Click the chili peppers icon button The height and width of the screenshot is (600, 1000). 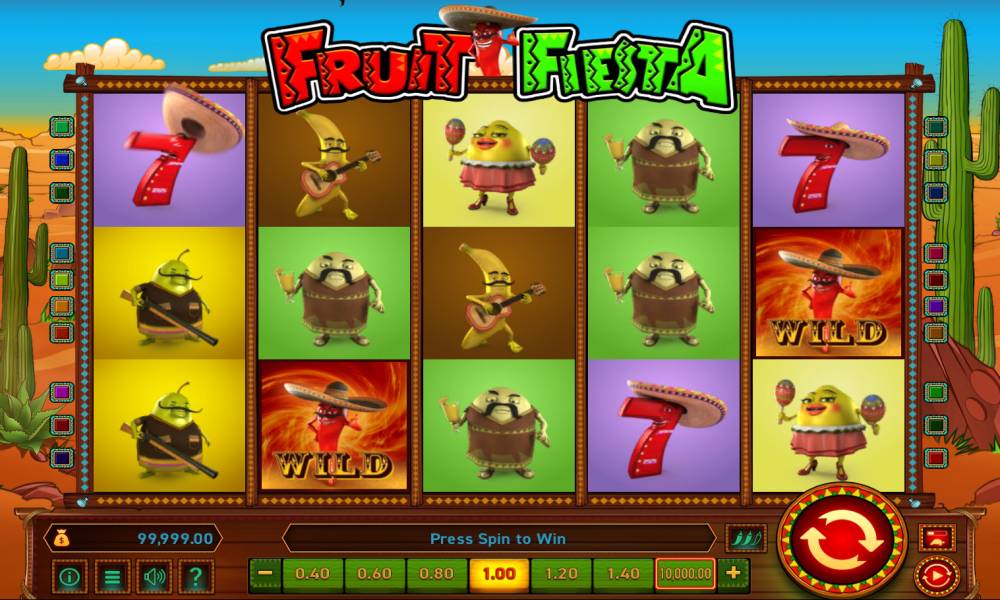(744, 538)
